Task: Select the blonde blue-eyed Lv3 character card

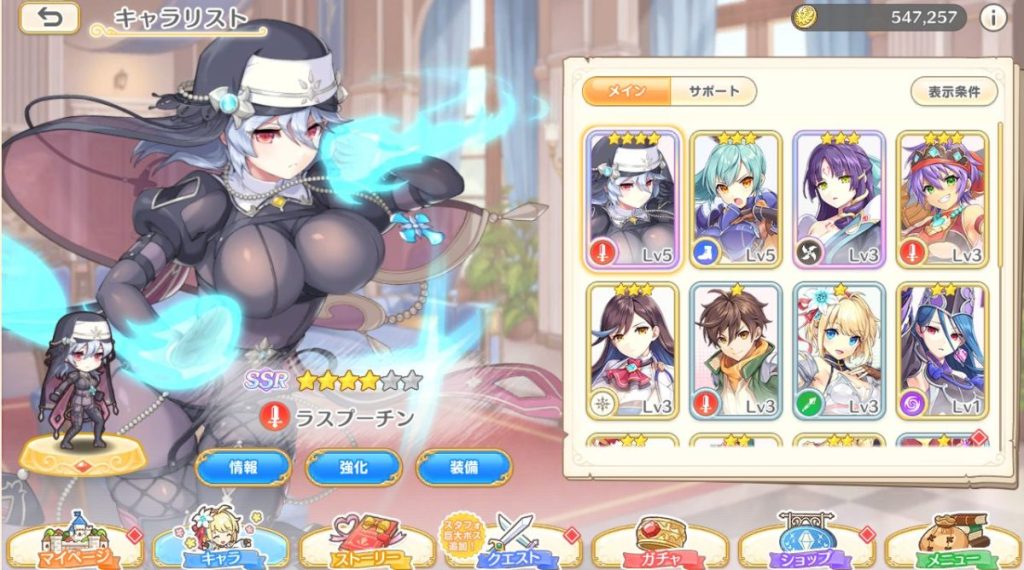Action: [839, 351]
